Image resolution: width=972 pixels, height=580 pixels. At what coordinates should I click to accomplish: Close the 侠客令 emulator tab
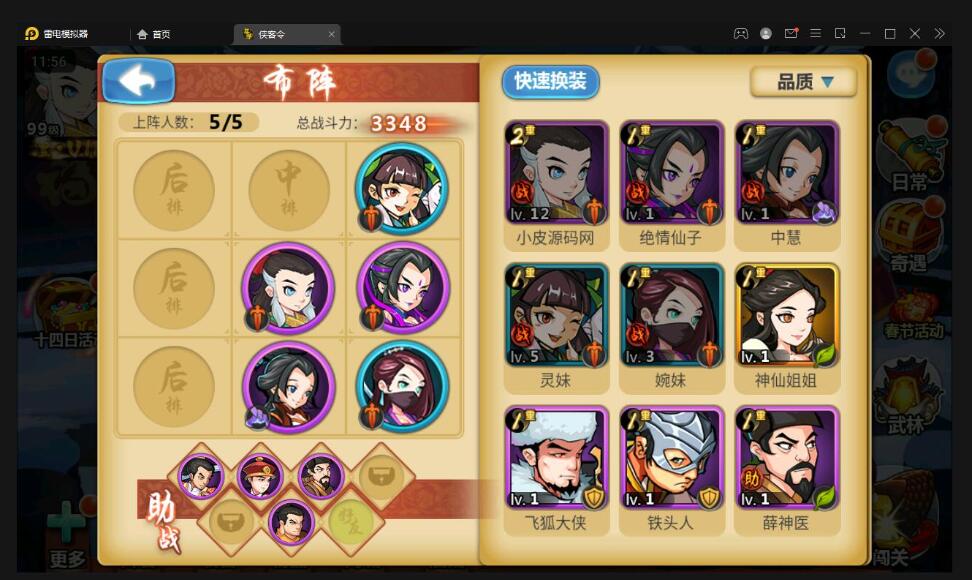tap(332, 34)
